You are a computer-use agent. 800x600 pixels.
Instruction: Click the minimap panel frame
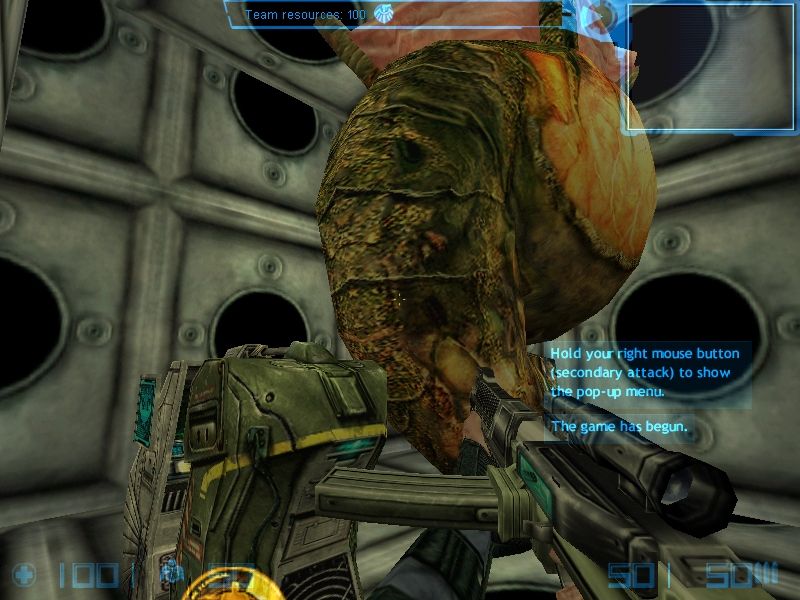click(710, 66)
